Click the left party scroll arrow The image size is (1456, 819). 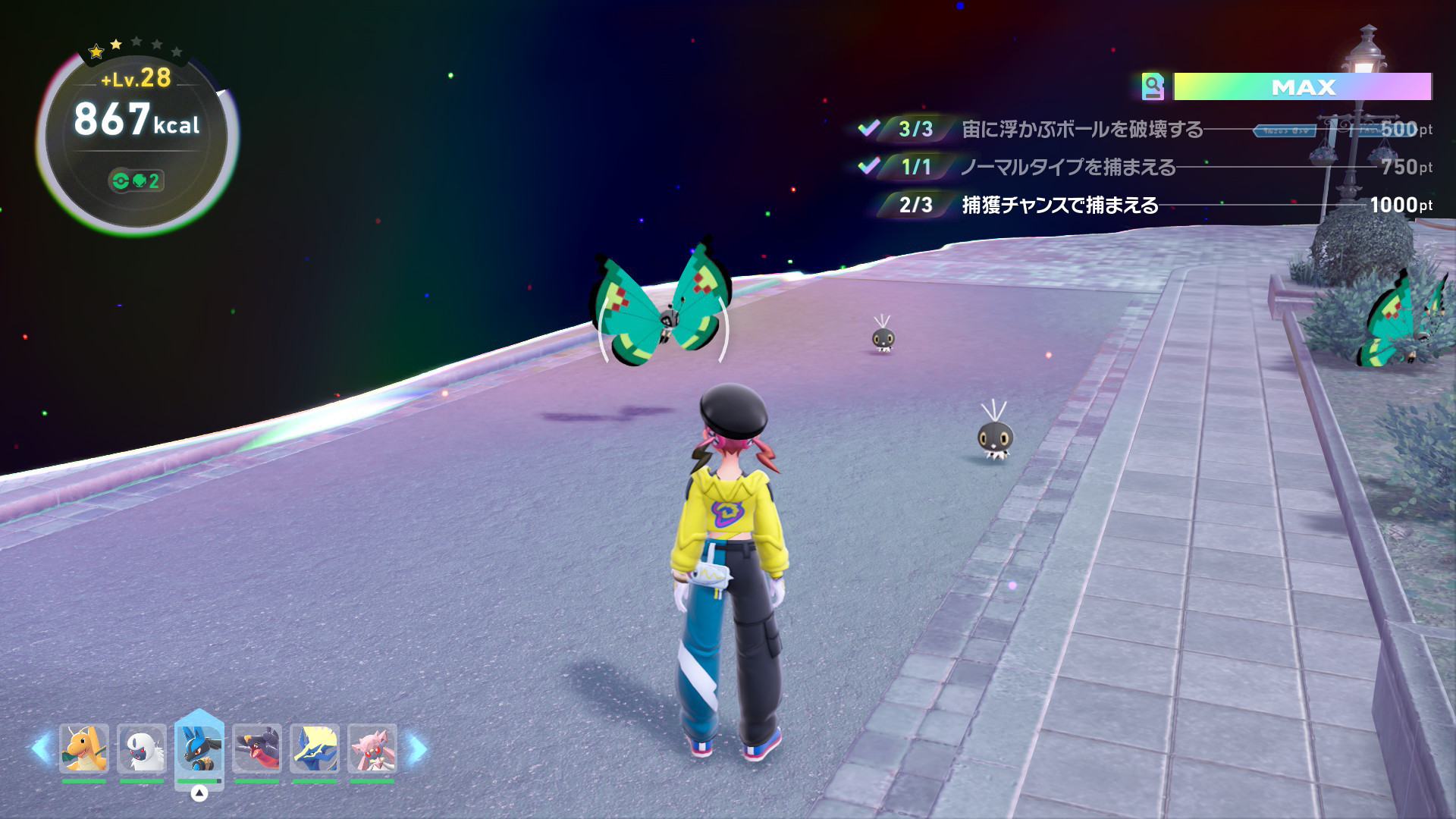click(40, 748)
